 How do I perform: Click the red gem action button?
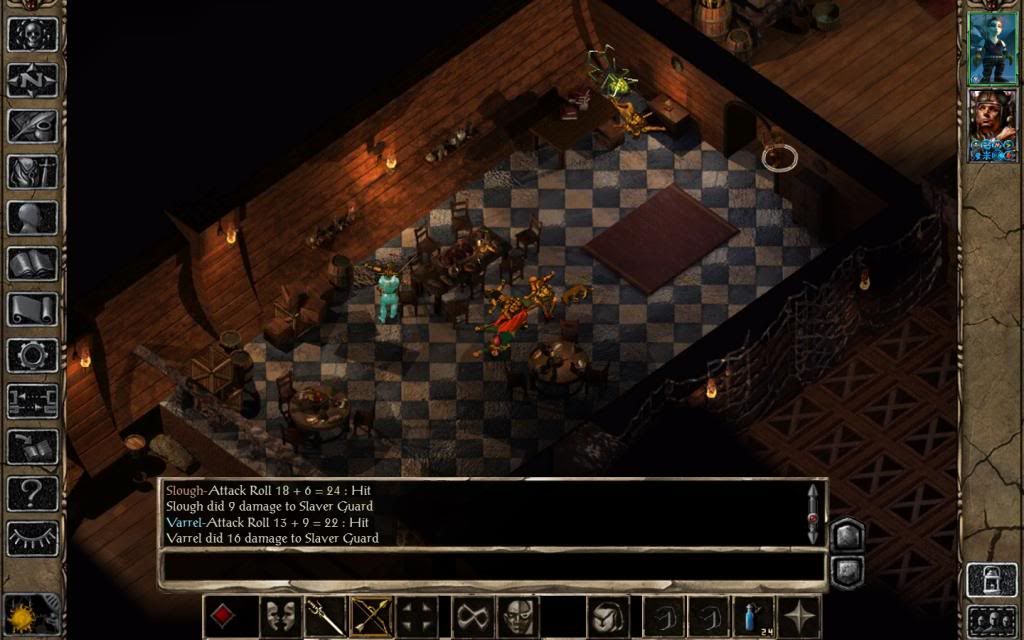click(224, 616)
